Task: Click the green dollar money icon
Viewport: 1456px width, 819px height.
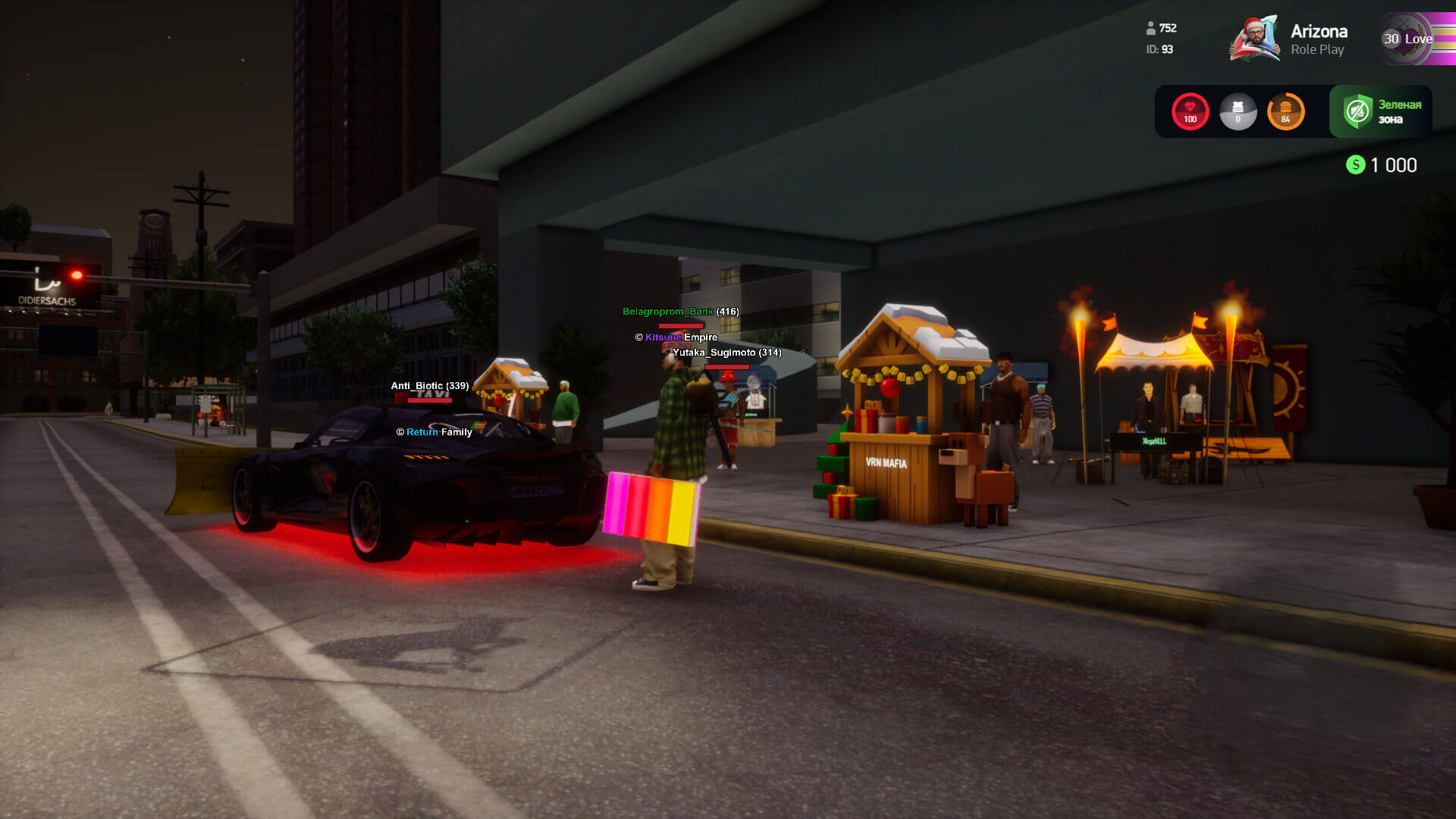Action: [x=1355, y=165]
